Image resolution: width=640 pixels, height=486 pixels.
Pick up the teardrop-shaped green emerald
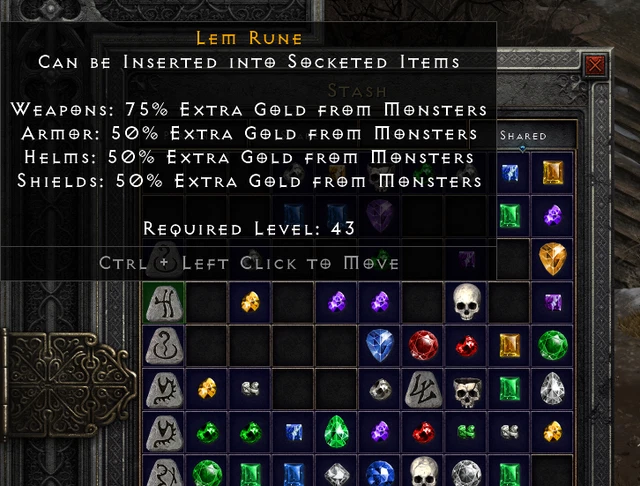(336, 432)
